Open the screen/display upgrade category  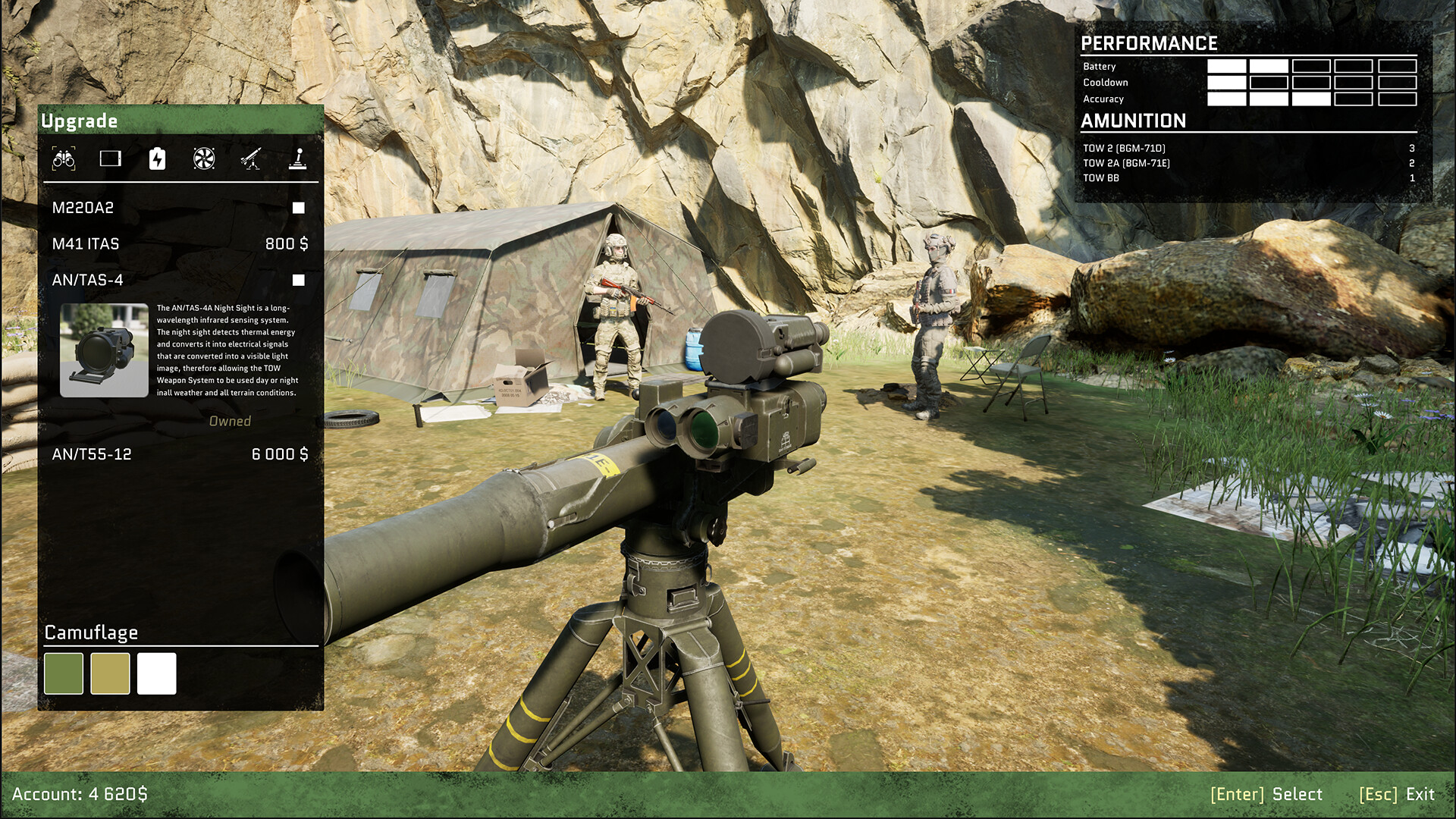(112, 158)
